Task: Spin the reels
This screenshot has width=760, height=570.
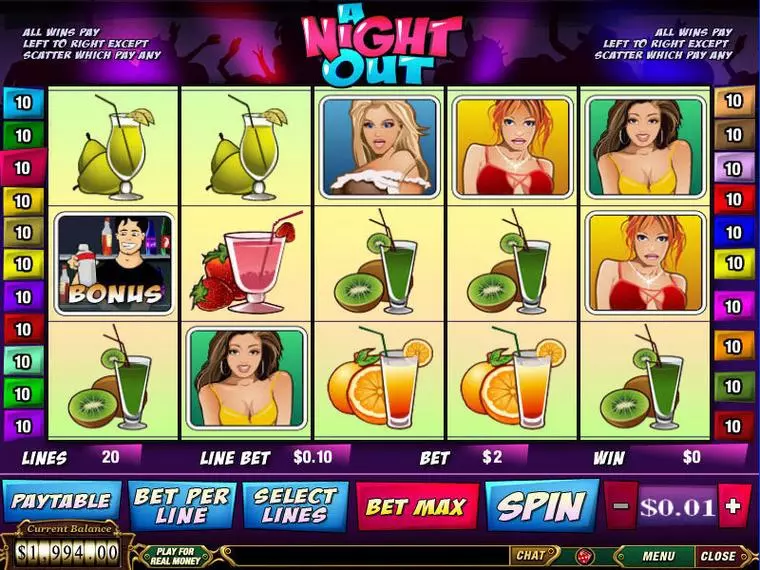Action: pos(541,506)
